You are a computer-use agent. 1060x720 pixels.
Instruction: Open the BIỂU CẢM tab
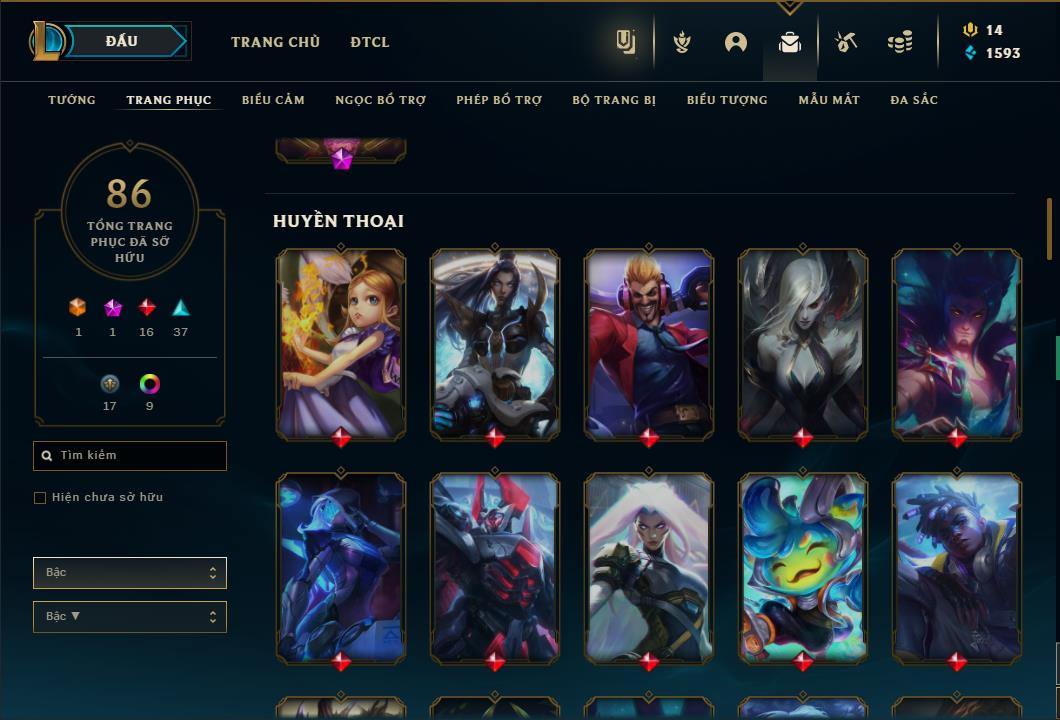coord(273,100)
